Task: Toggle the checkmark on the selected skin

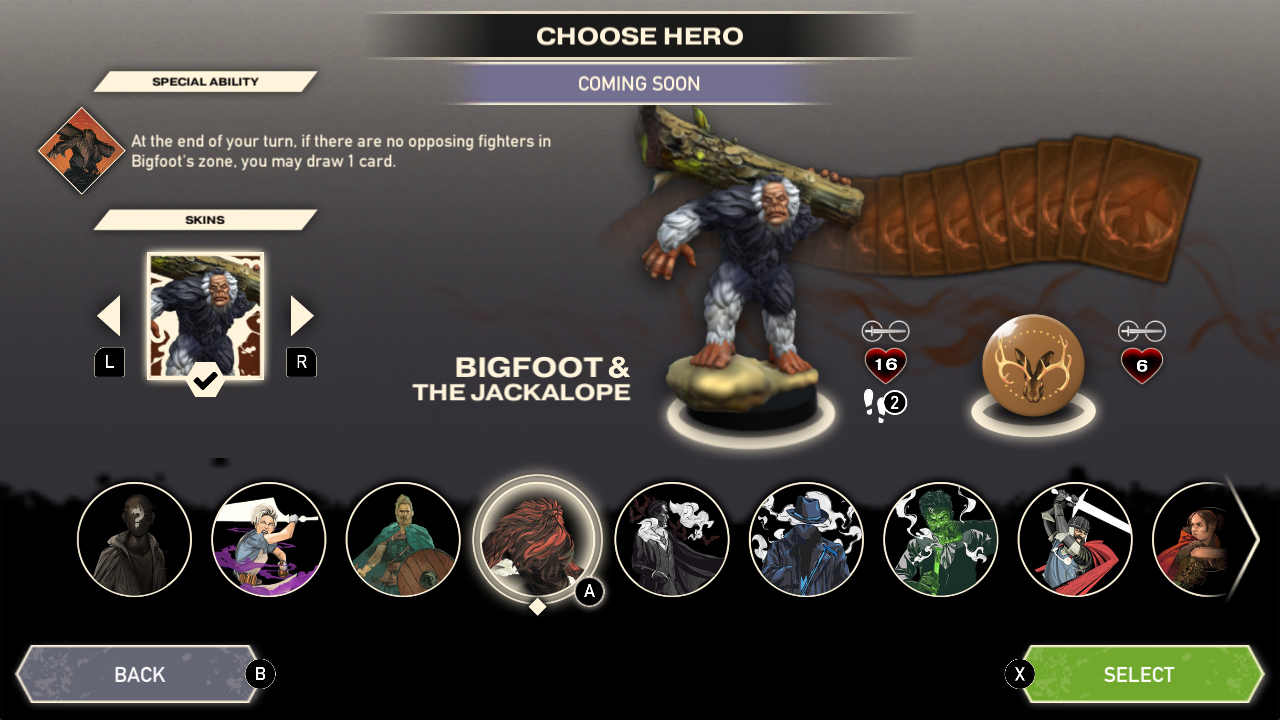Action: [x=205, y=378]
